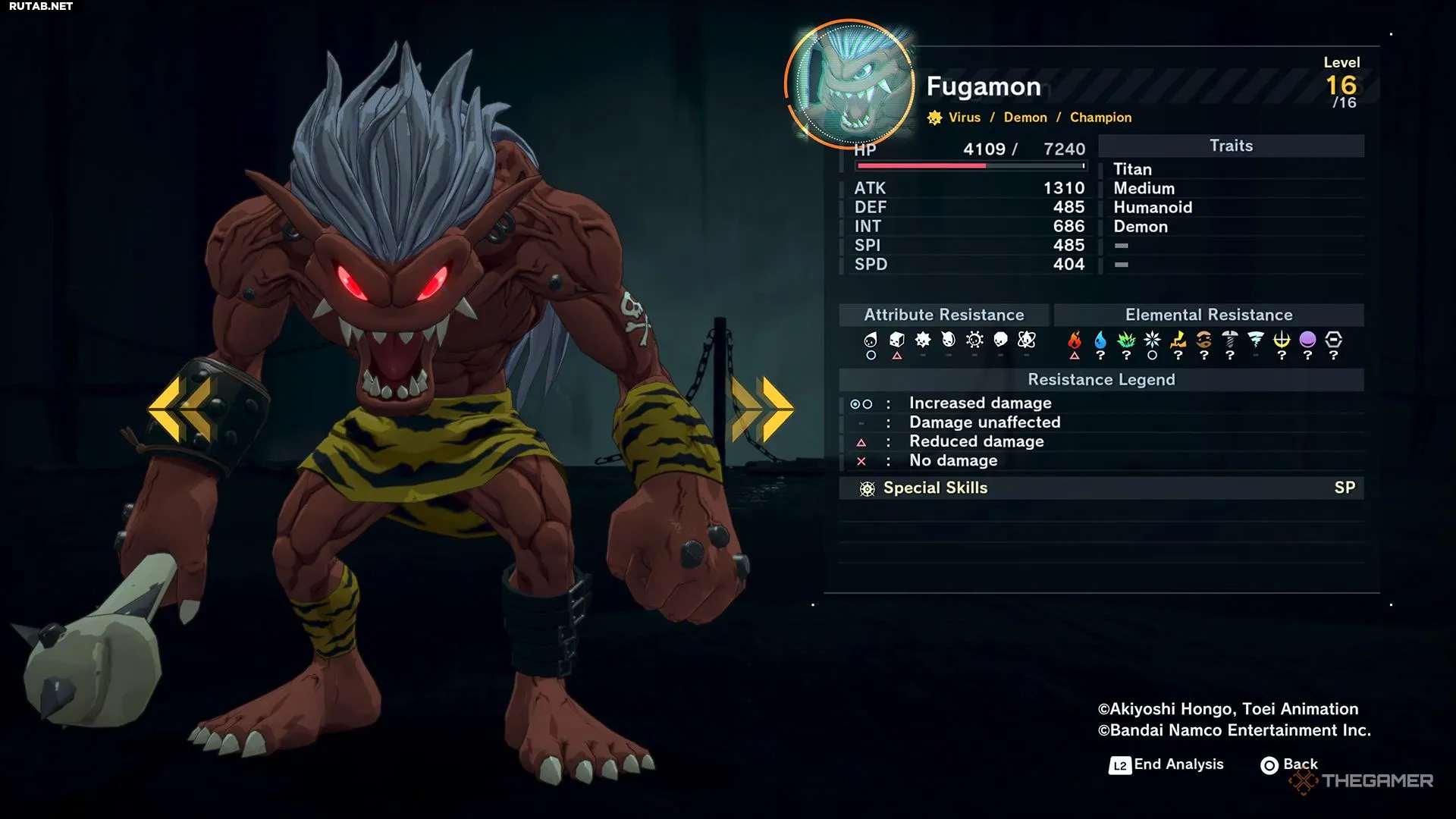Viewport: 1456px width, 819px height.
Task: Choose the fire elemental resistance icon
Action: pos(1075,340)
